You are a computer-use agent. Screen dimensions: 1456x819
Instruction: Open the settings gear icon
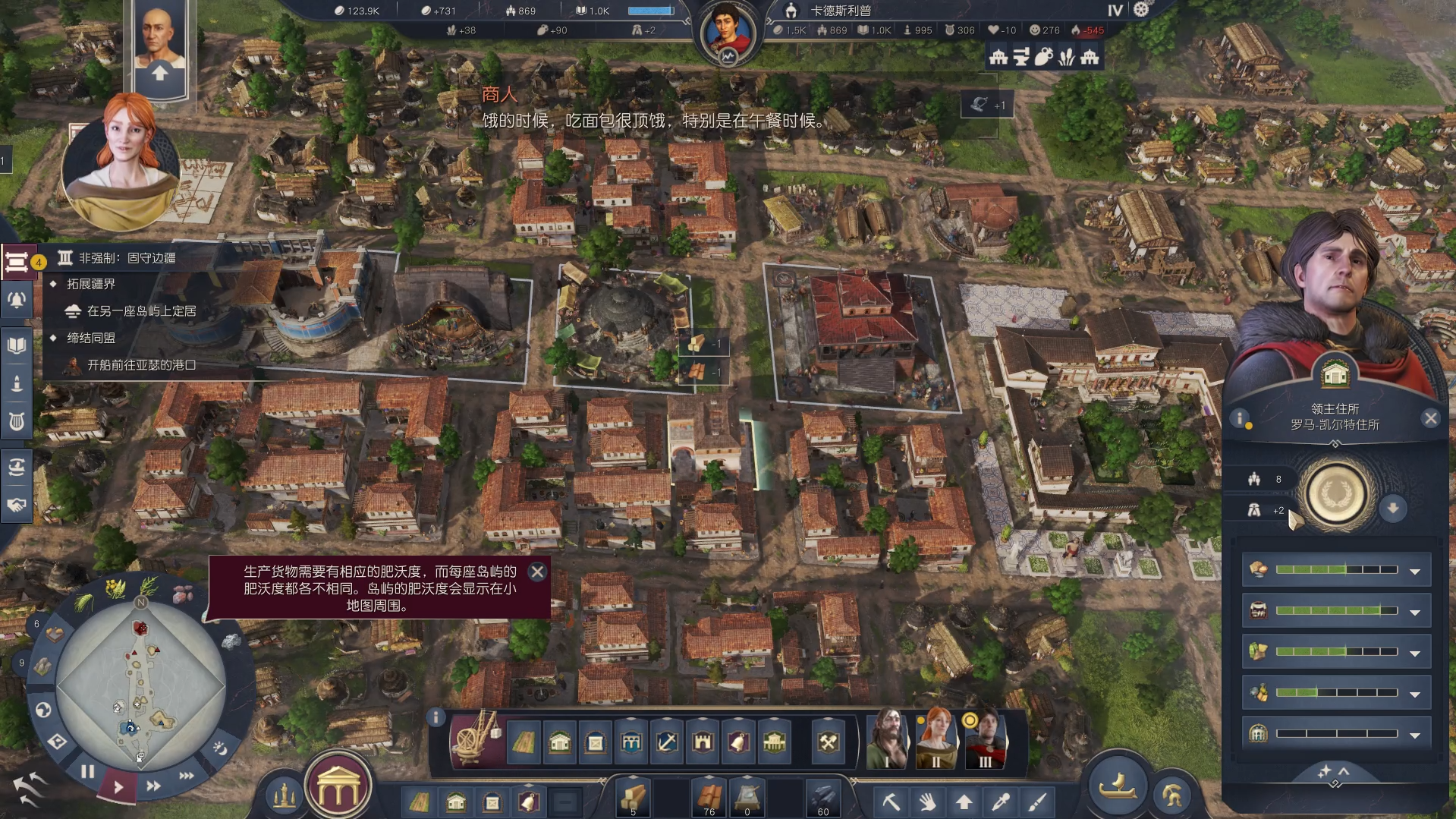(1141, 10)
